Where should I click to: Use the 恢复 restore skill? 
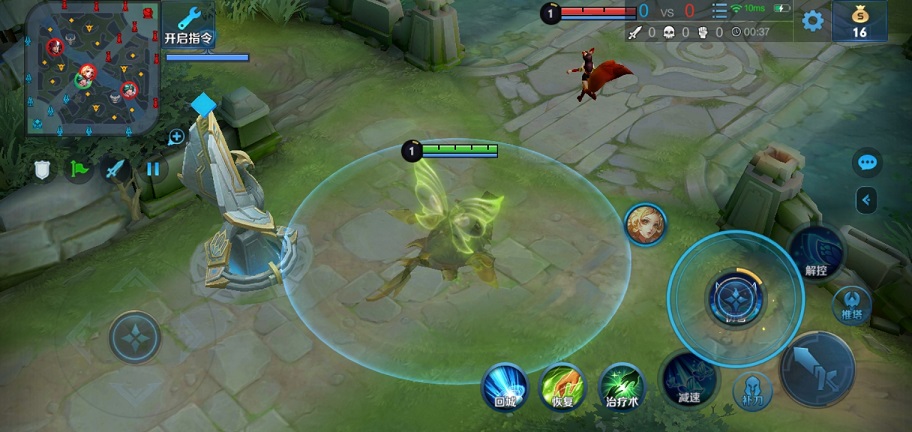click(x=562, y=386)
